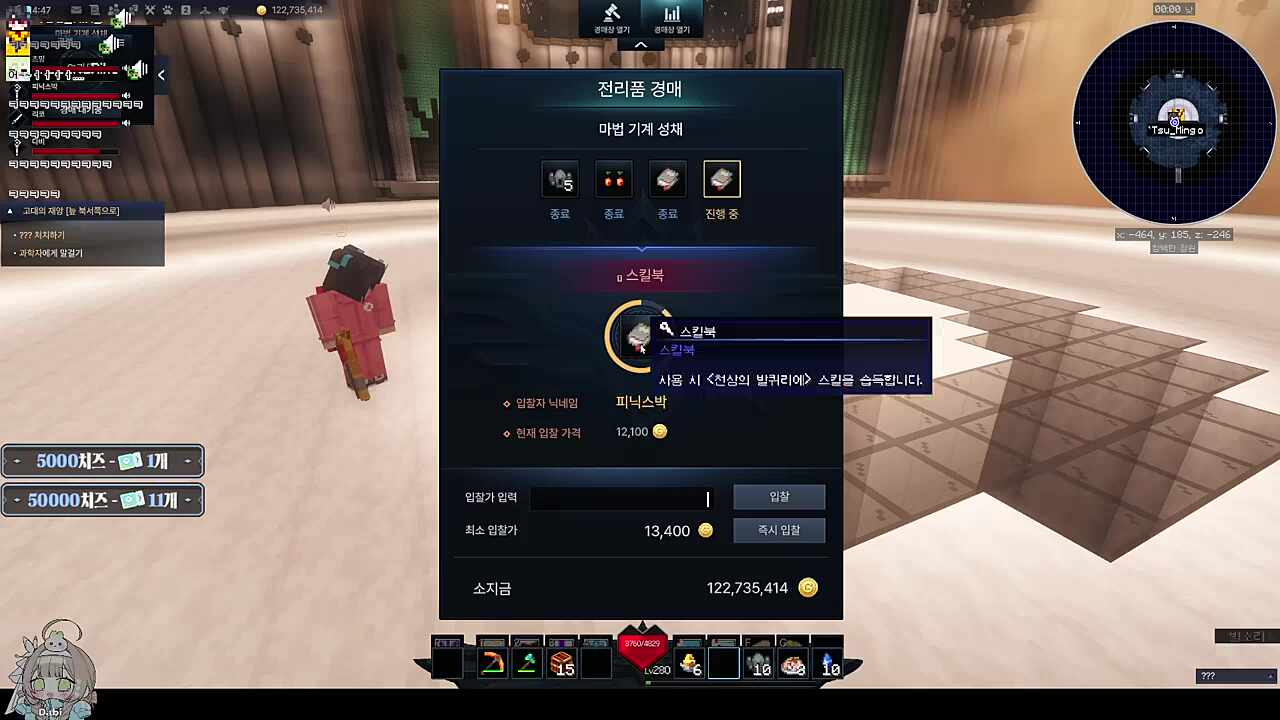Image resolution: width=1280 pixels, height=720 pixels.
Task: Collapse the auction shortcut bar with the chevron
Action: (x=640, y=44)
